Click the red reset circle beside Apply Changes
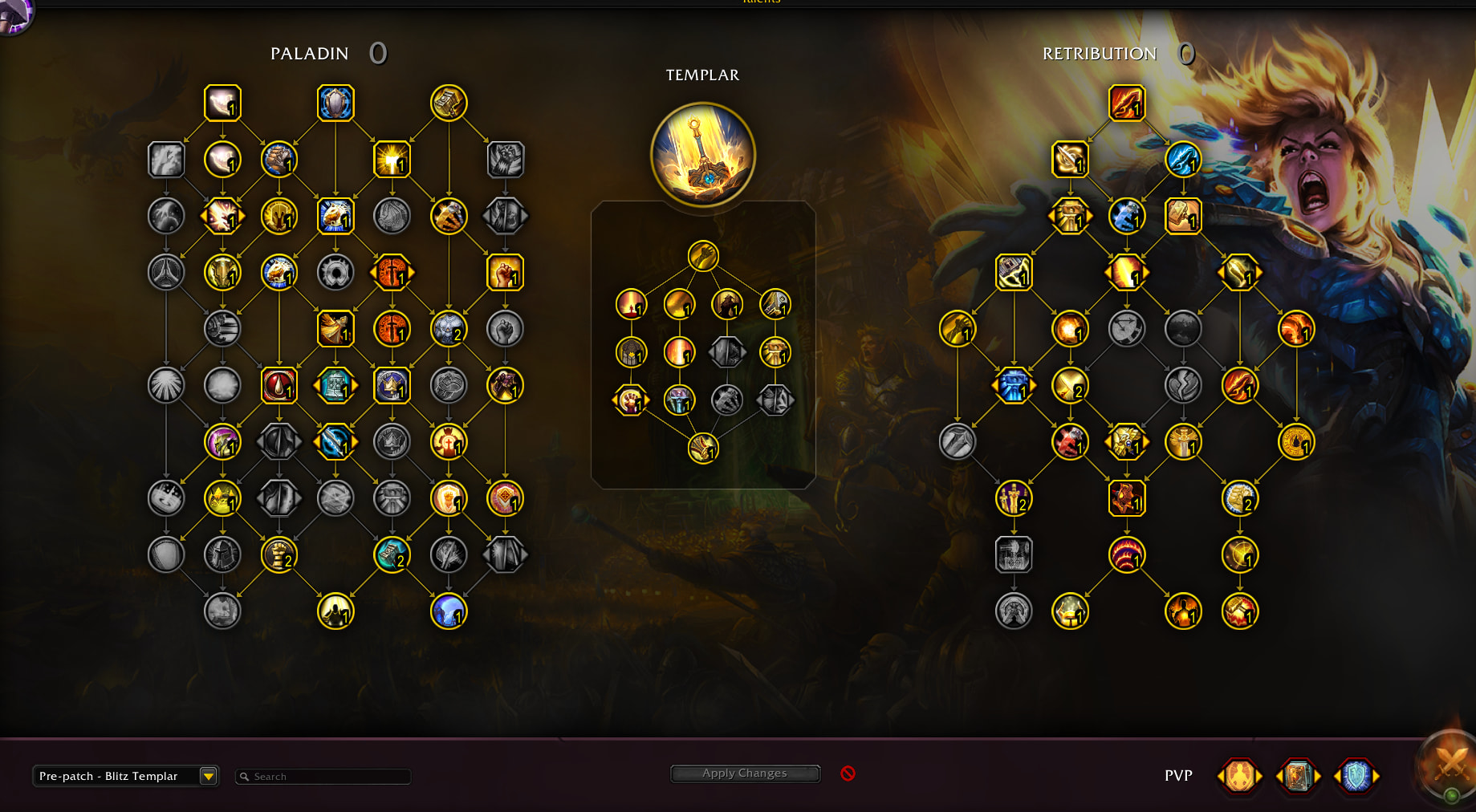Viewport: 1476px width, 812px height. [848, 773]
